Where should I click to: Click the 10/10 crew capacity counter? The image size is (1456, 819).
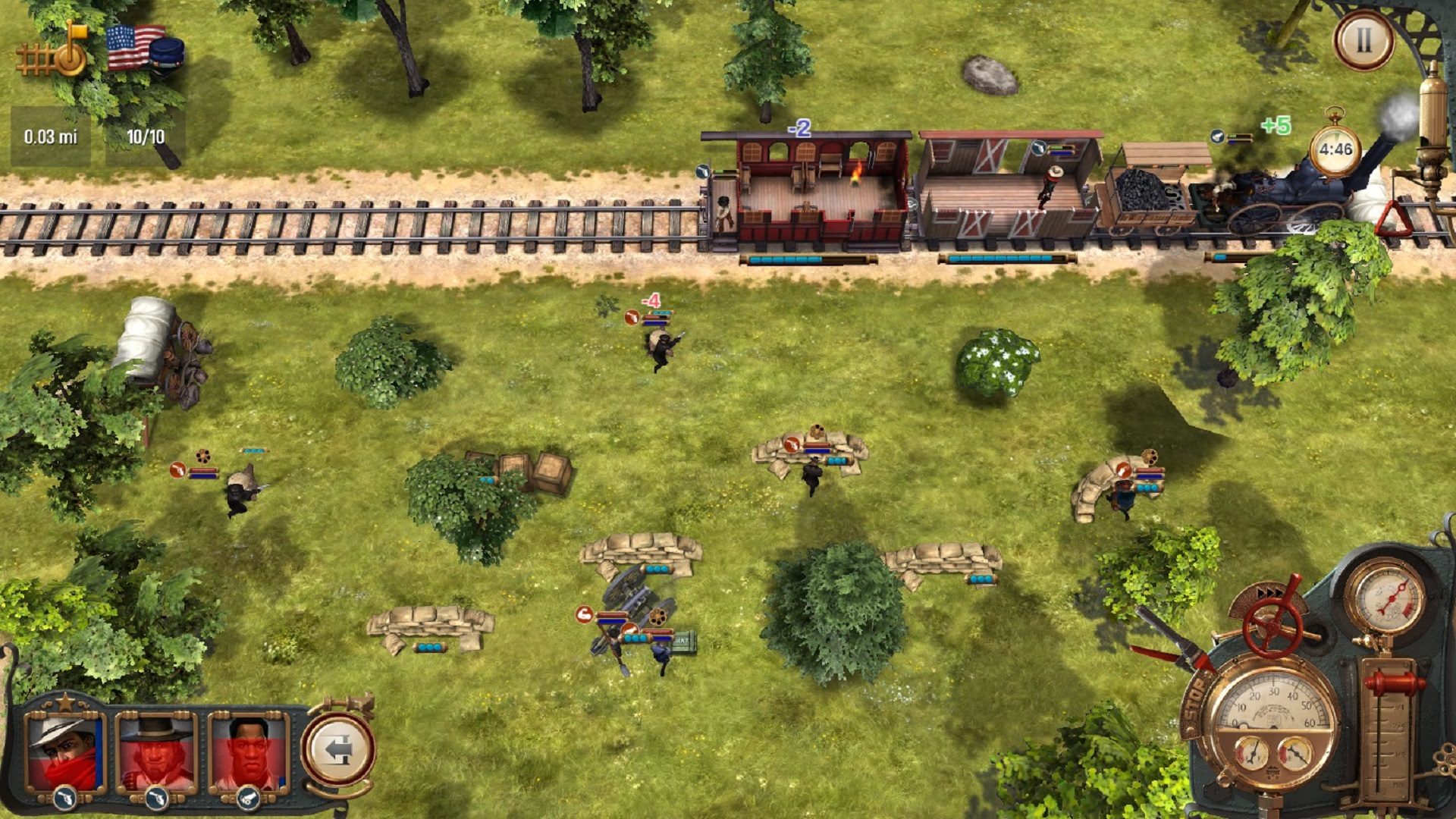[146, 138]
